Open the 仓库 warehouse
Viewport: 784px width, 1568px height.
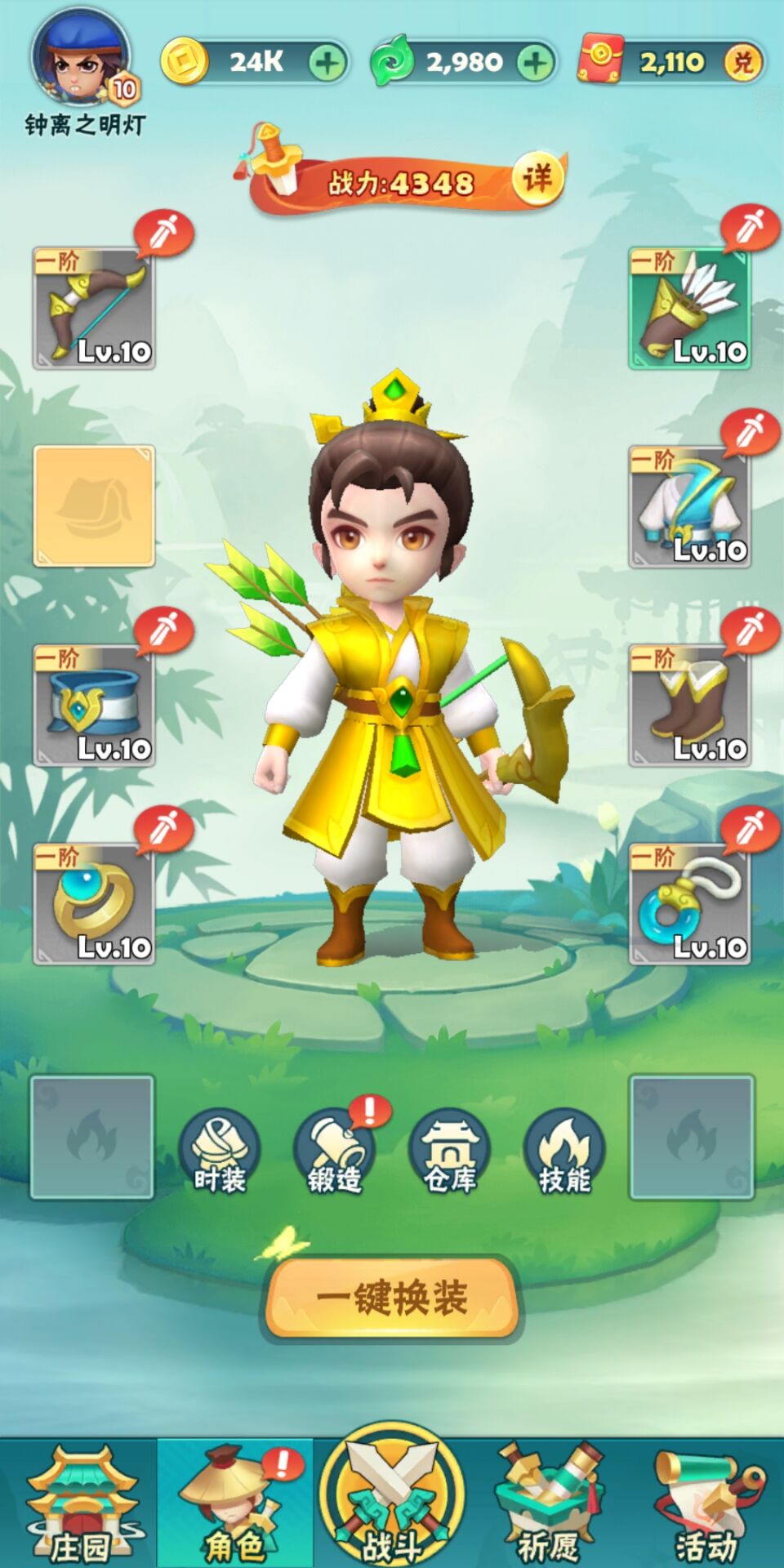tap(450, 1153)
